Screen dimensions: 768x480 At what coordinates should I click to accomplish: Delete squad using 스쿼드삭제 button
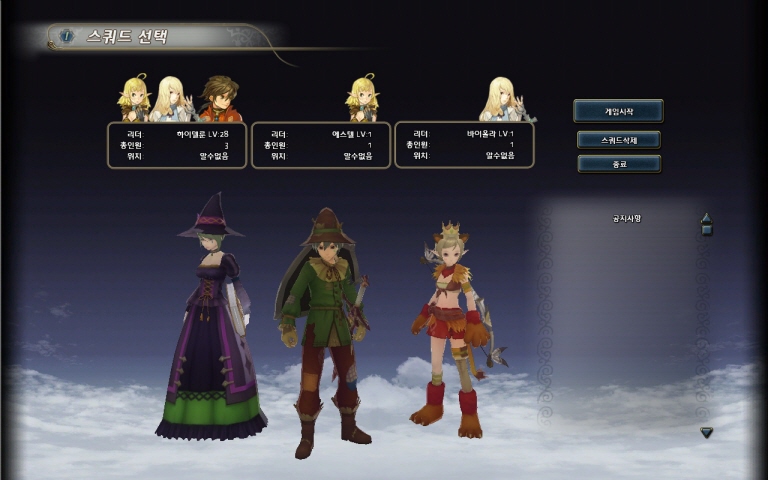(x=618, y=139)
